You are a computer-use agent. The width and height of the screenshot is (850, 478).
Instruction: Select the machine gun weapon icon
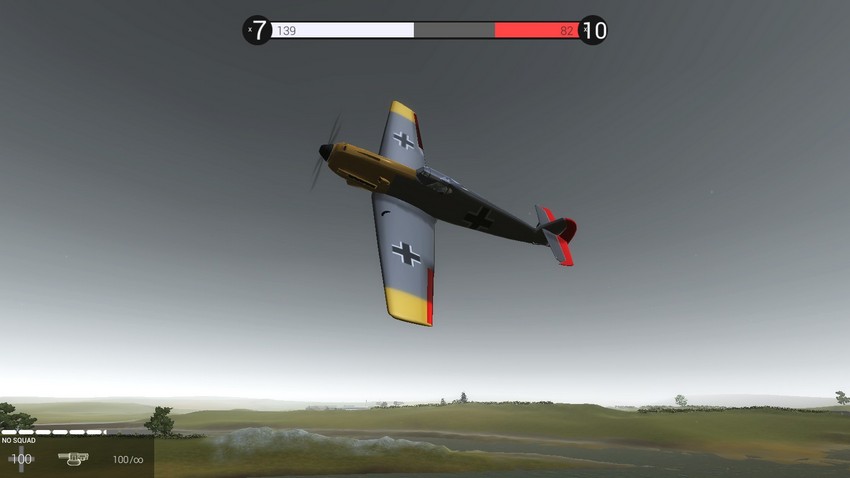(x=73, y=458)
